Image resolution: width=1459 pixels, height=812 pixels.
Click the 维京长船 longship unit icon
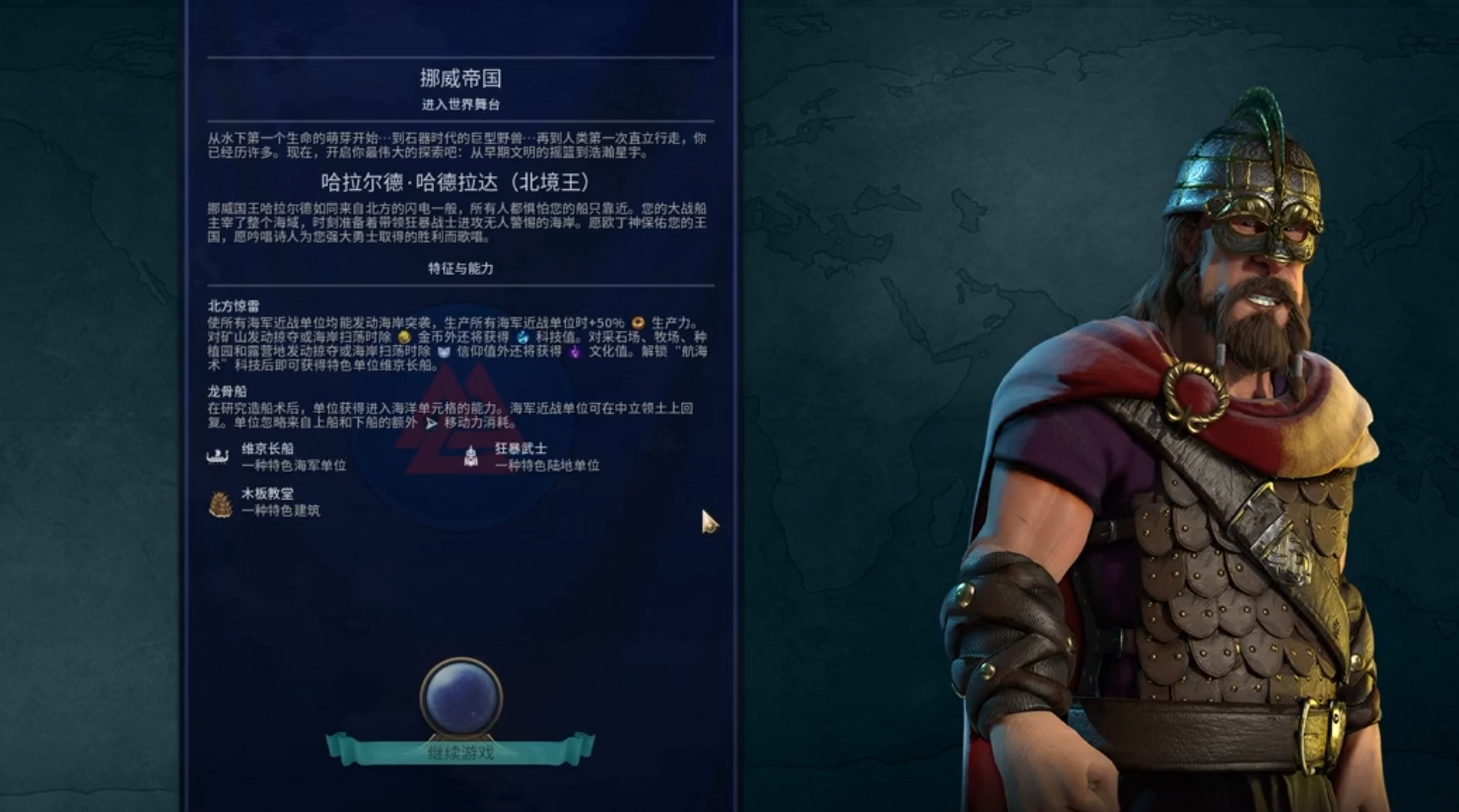coord(219,457)
